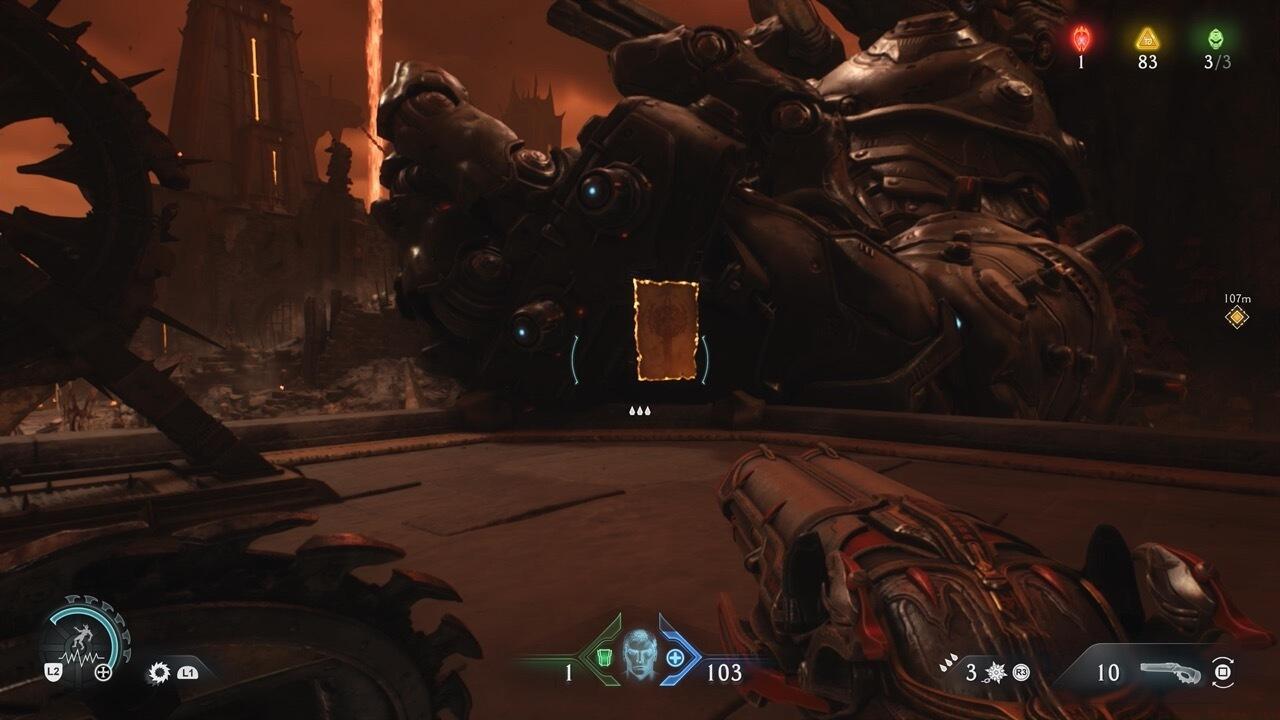This screenshot has width=1280, height=720.
Task: Click the green armor icon
Action: pos(604,657)
